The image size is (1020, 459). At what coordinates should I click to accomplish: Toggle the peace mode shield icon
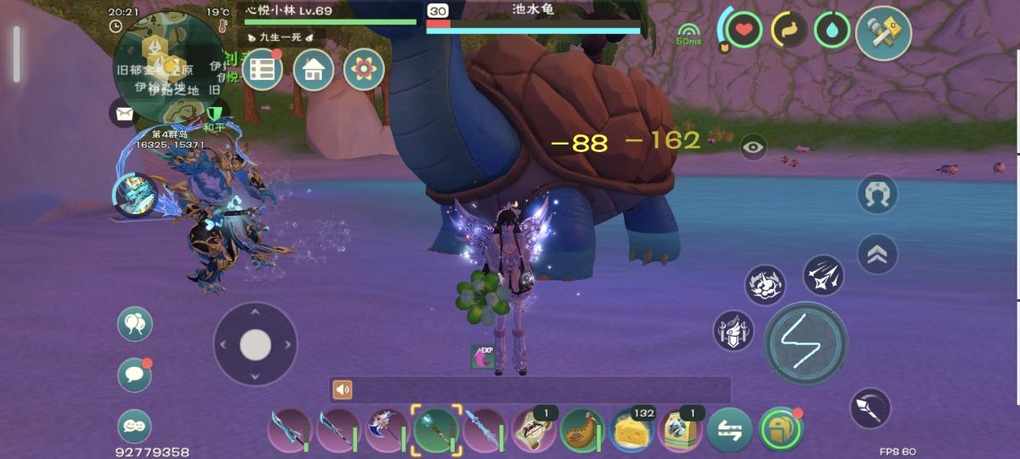coord(214,114)
